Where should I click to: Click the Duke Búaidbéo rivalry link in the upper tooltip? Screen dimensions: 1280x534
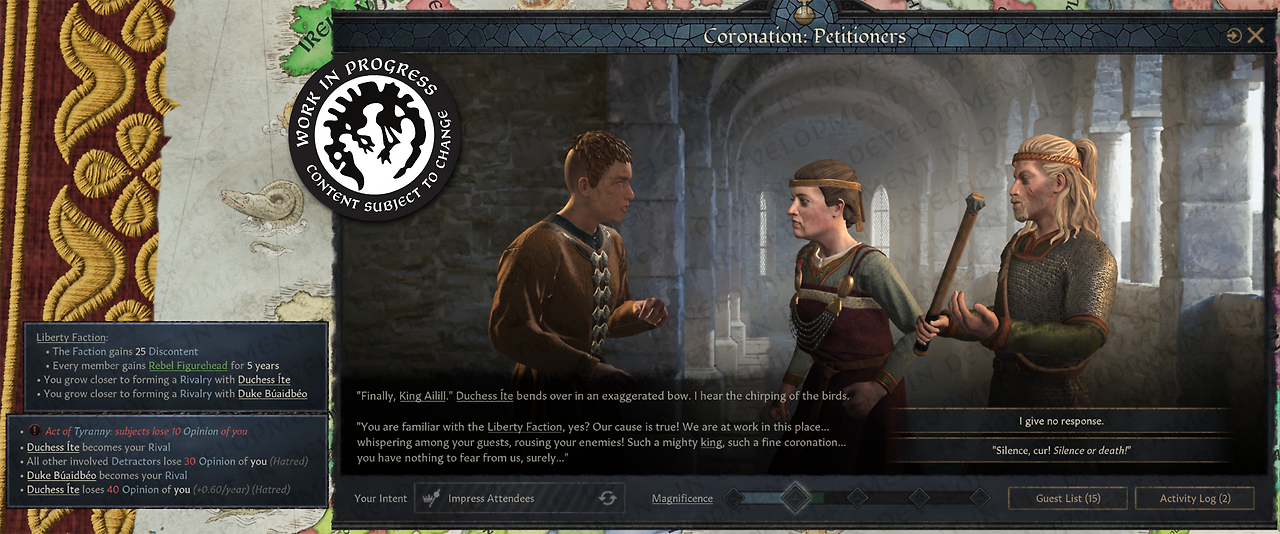pos(272,394)
